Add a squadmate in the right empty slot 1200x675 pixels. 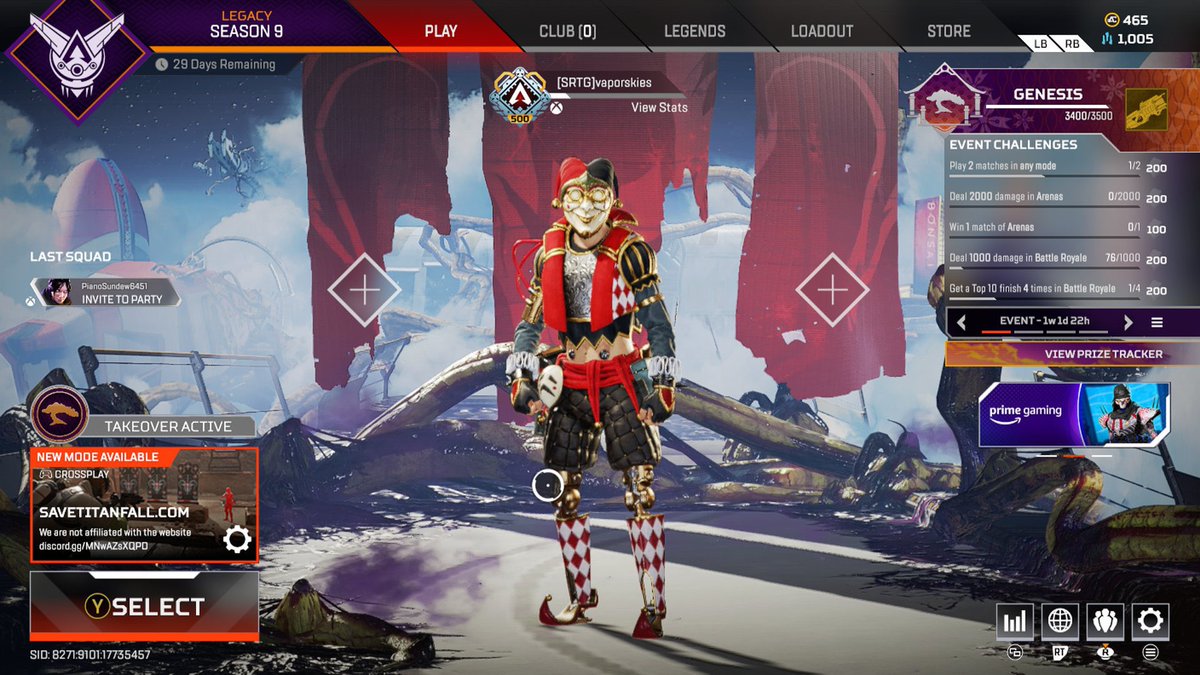point(832,290)
